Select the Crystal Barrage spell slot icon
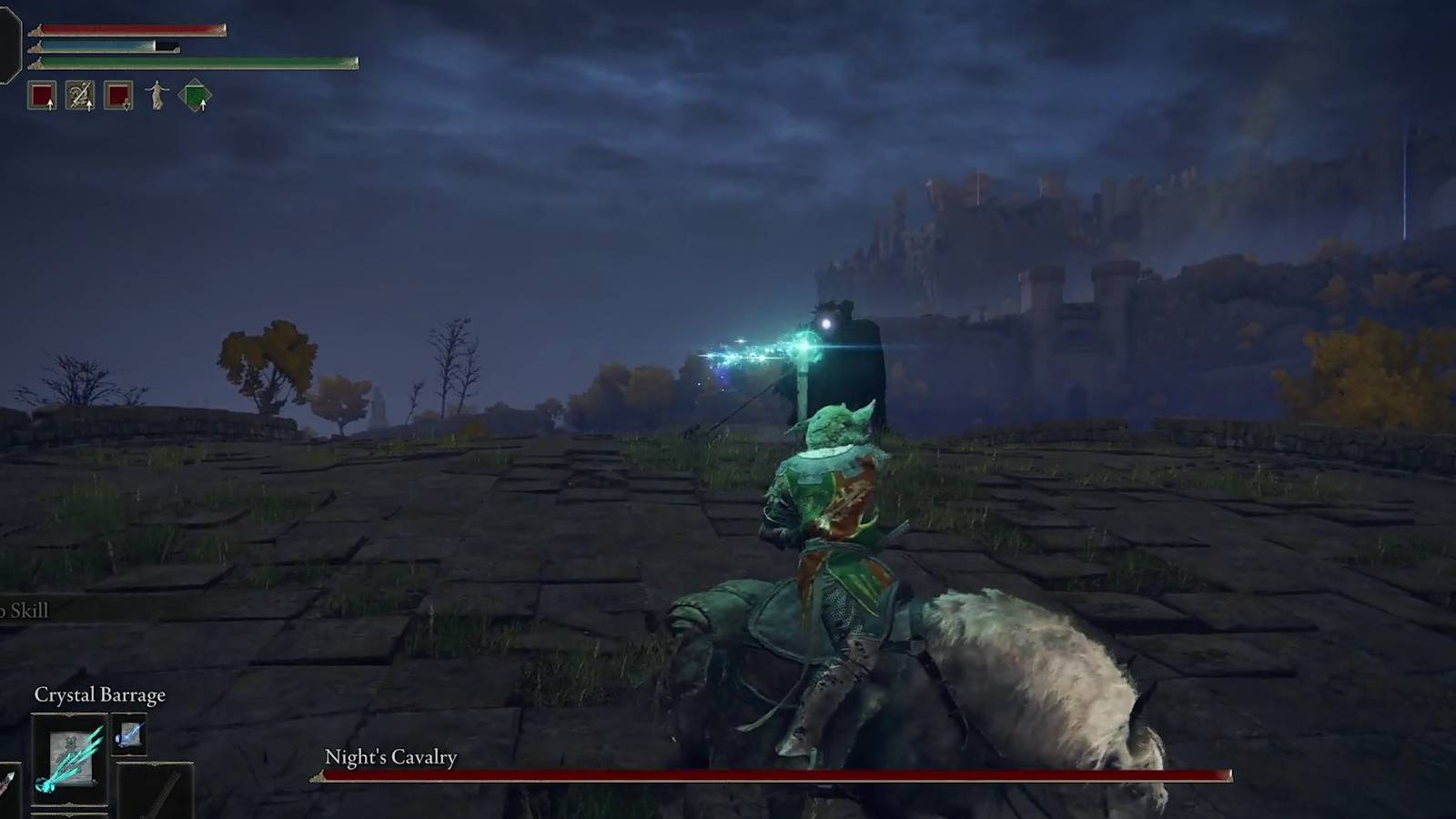 (x=69, y=757)
